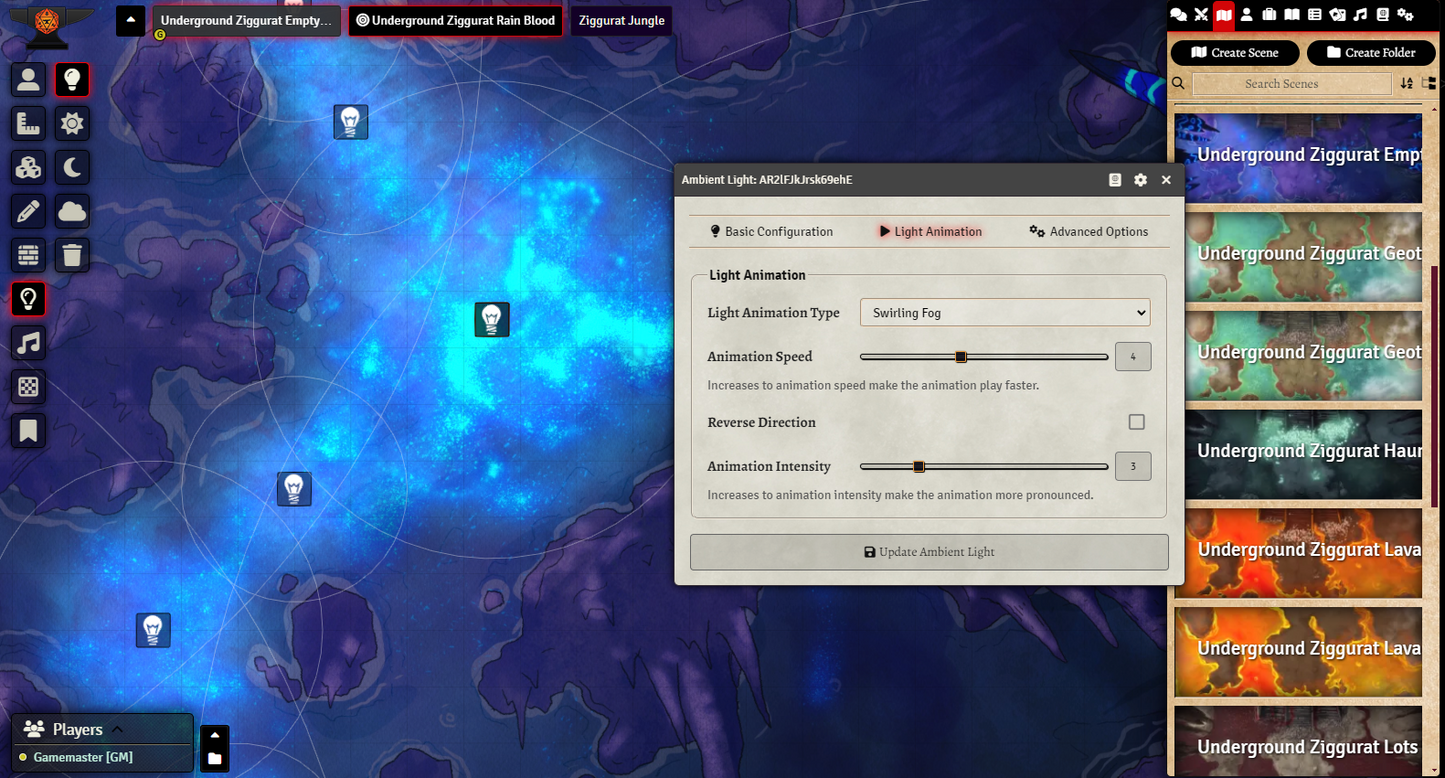Open the Light Animation Type dropdown
Viewport: 1445px width, 778px height.
(1004, 313)
